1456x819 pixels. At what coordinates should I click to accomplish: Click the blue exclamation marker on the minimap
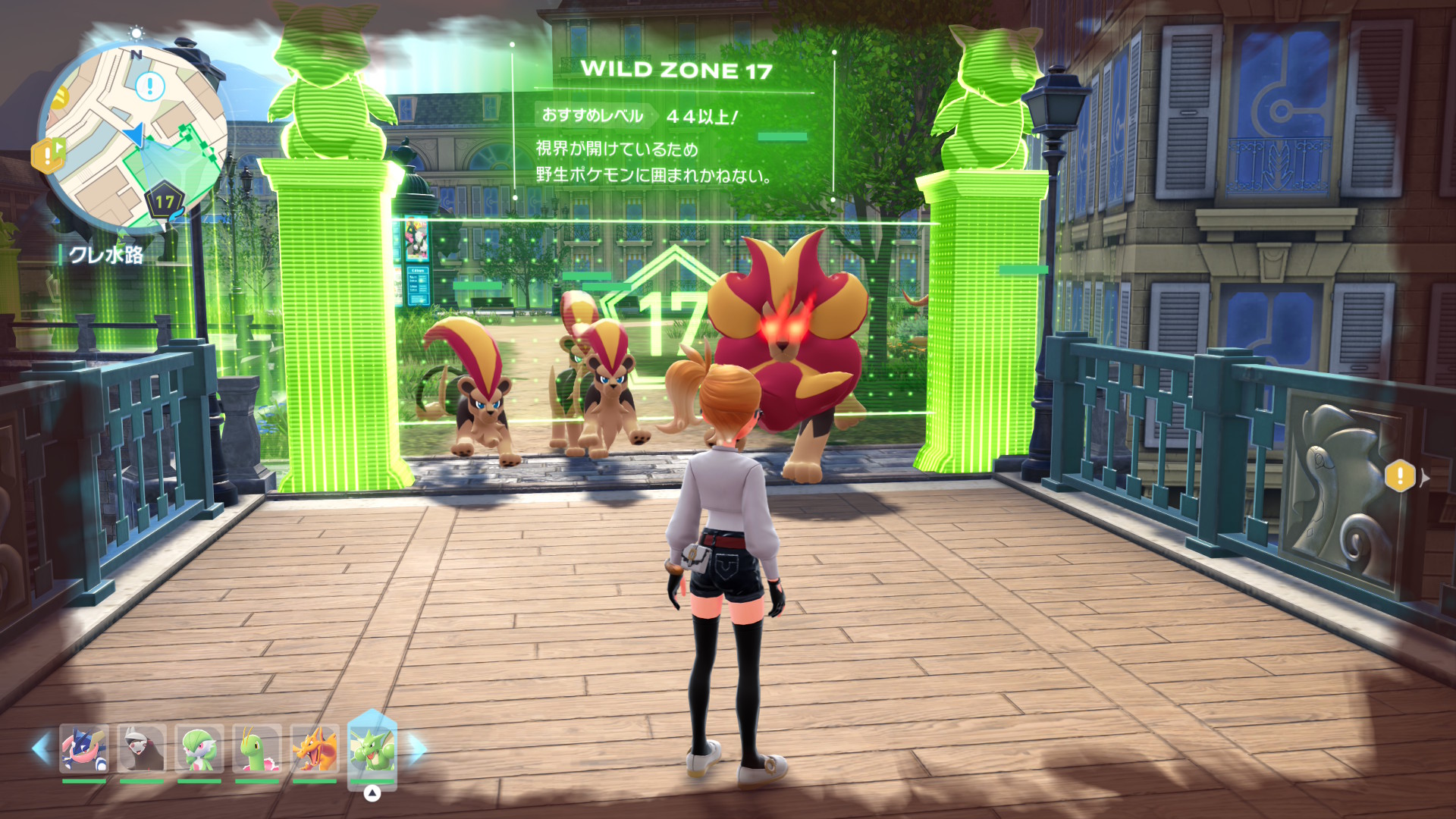149,86
